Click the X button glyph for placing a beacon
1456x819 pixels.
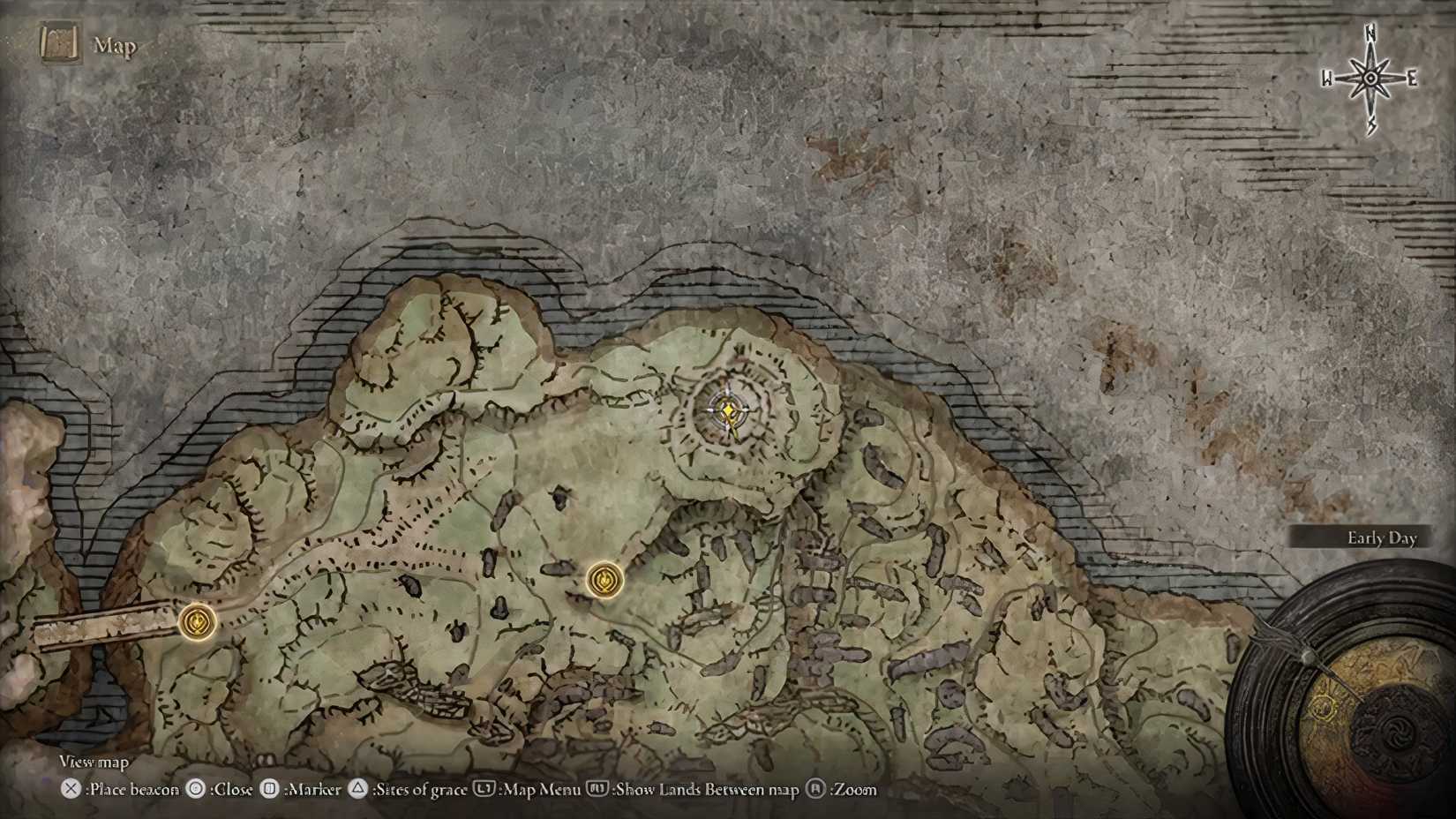(x=70, y=790)
